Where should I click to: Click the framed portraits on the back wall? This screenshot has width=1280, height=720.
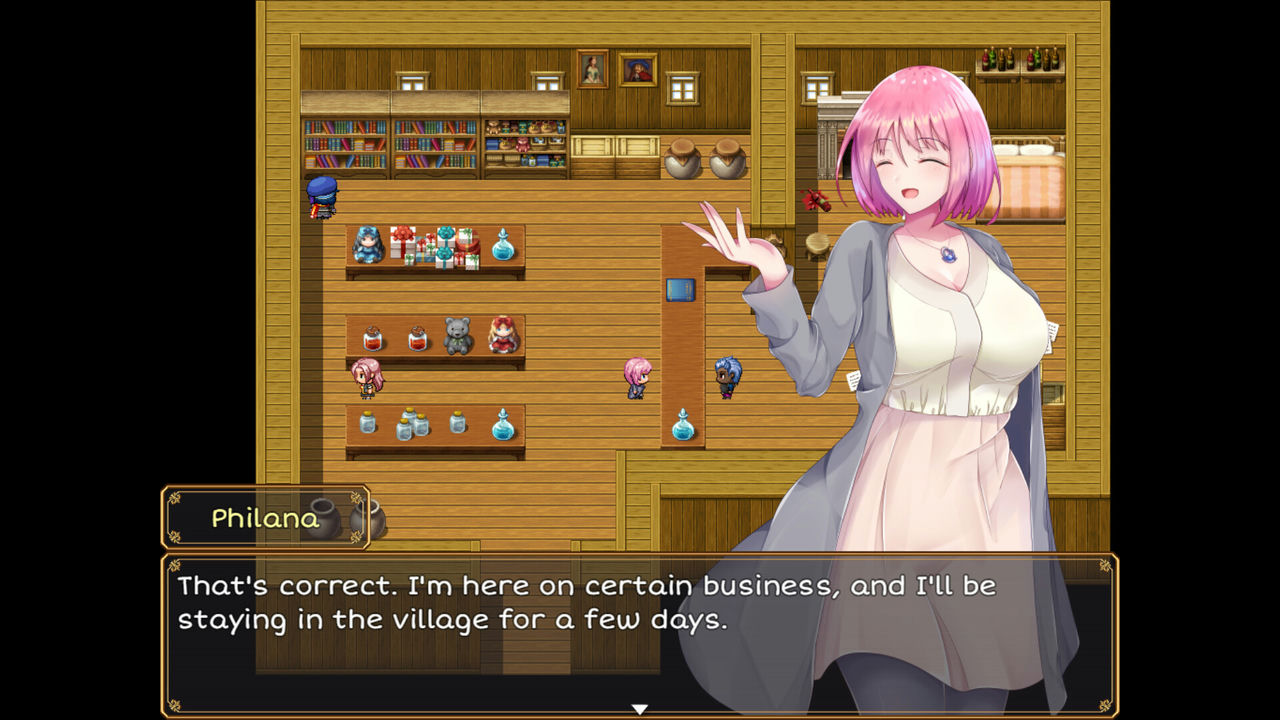pyautogui.click(x=611, y=69)
